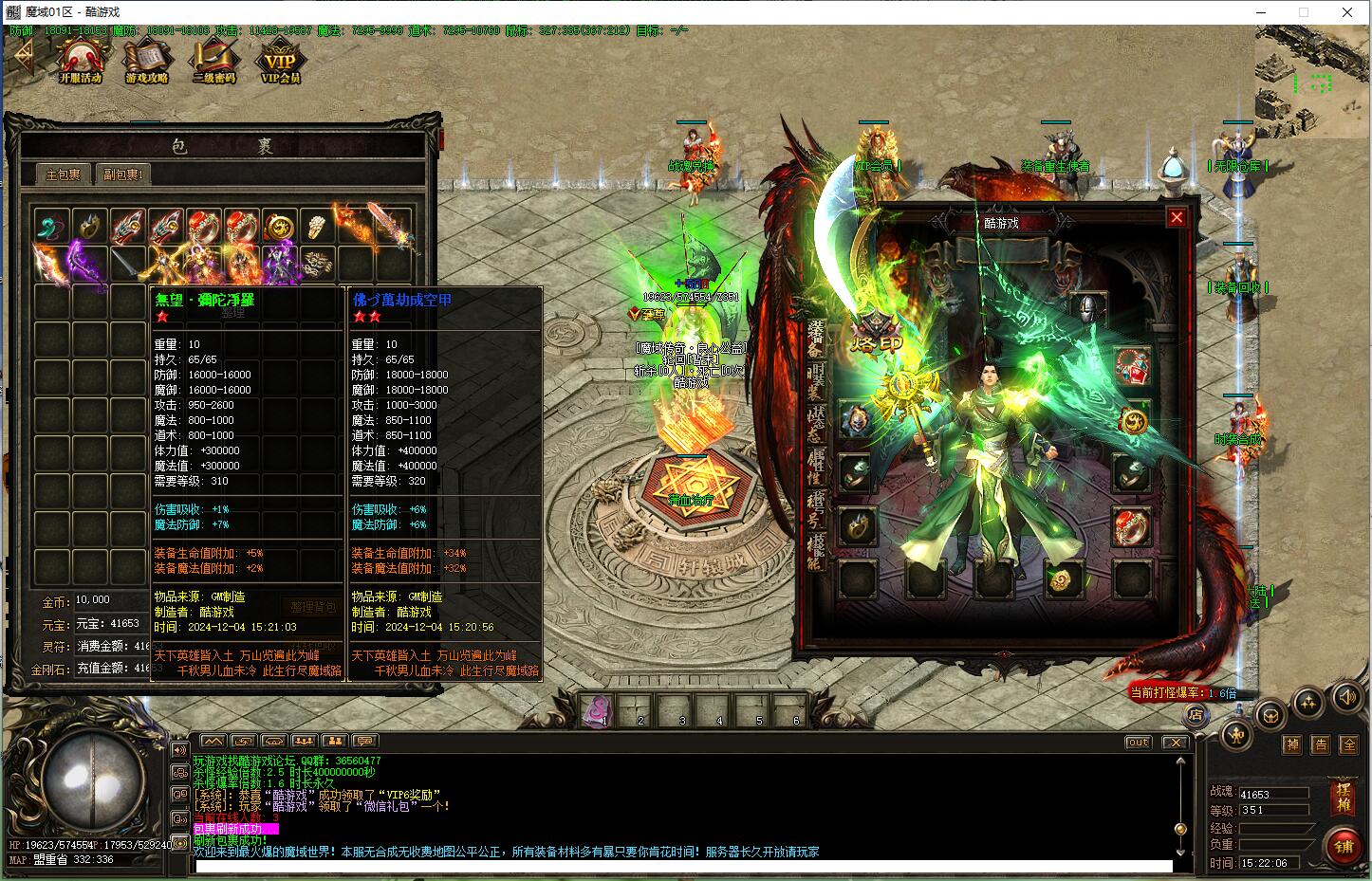Select the teal serpent item in the bag

coord(51,227)
